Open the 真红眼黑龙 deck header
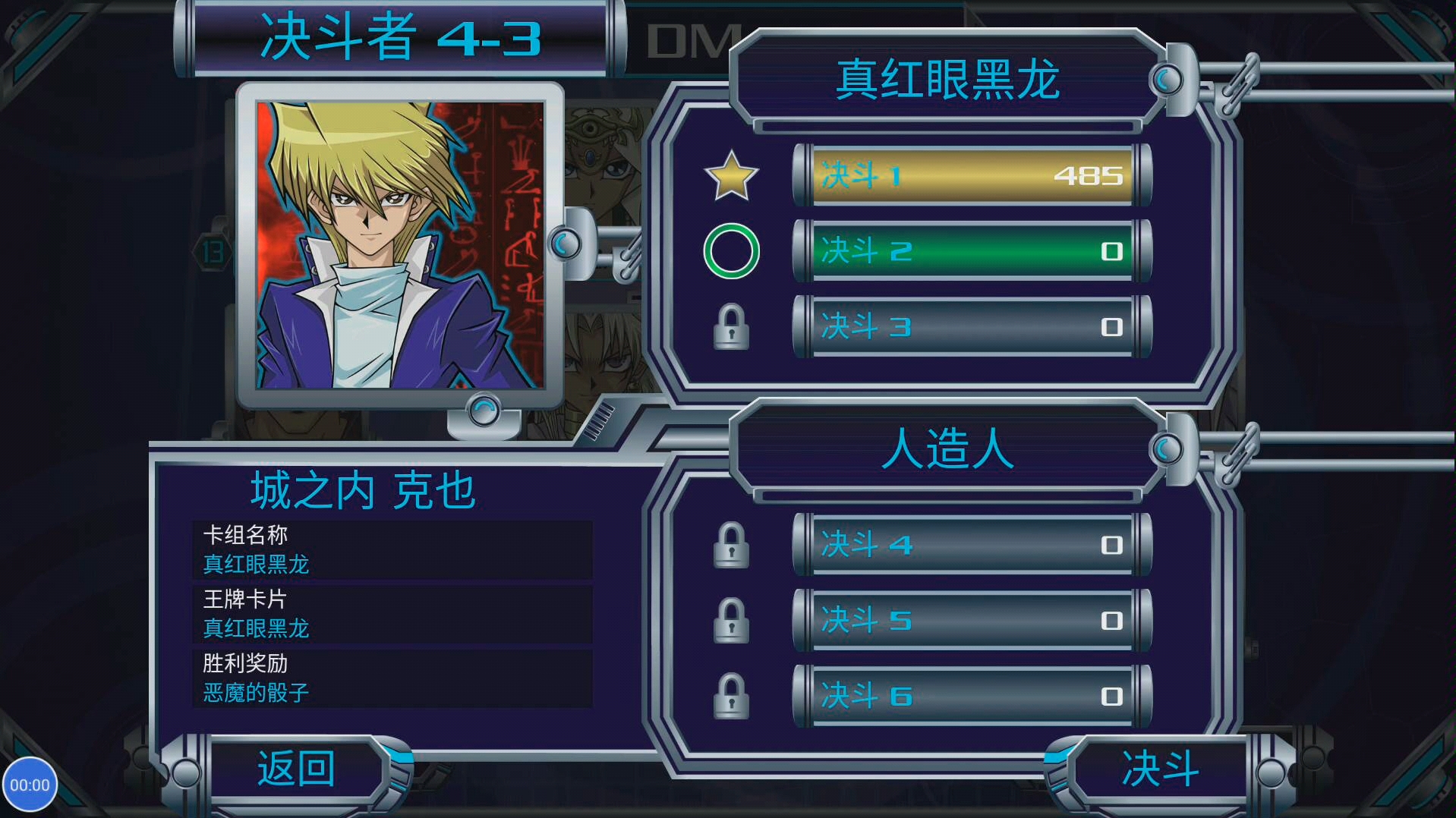1456x818 pixels. coord(947,79)
